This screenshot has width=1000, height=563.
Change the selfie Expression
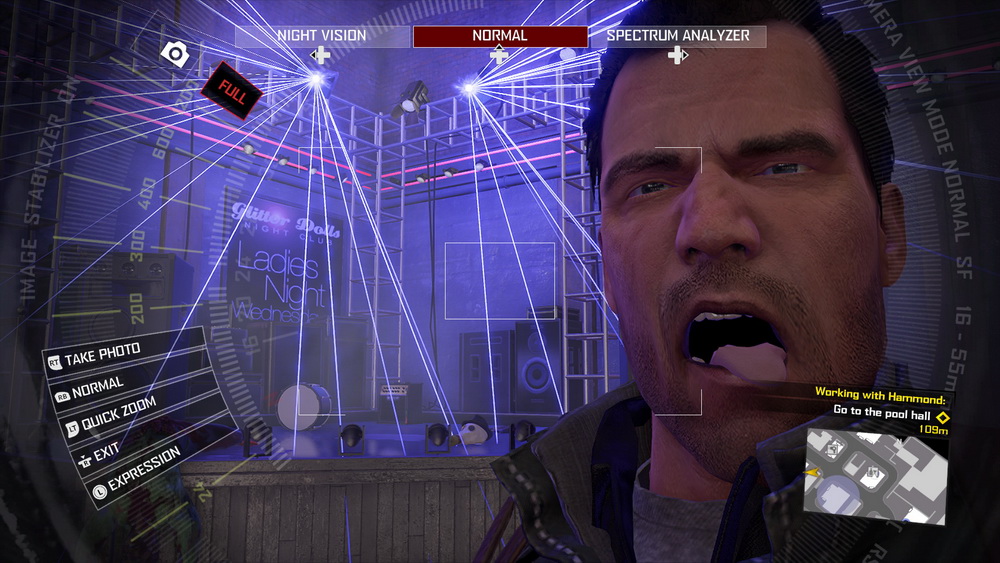coord(138,470)
